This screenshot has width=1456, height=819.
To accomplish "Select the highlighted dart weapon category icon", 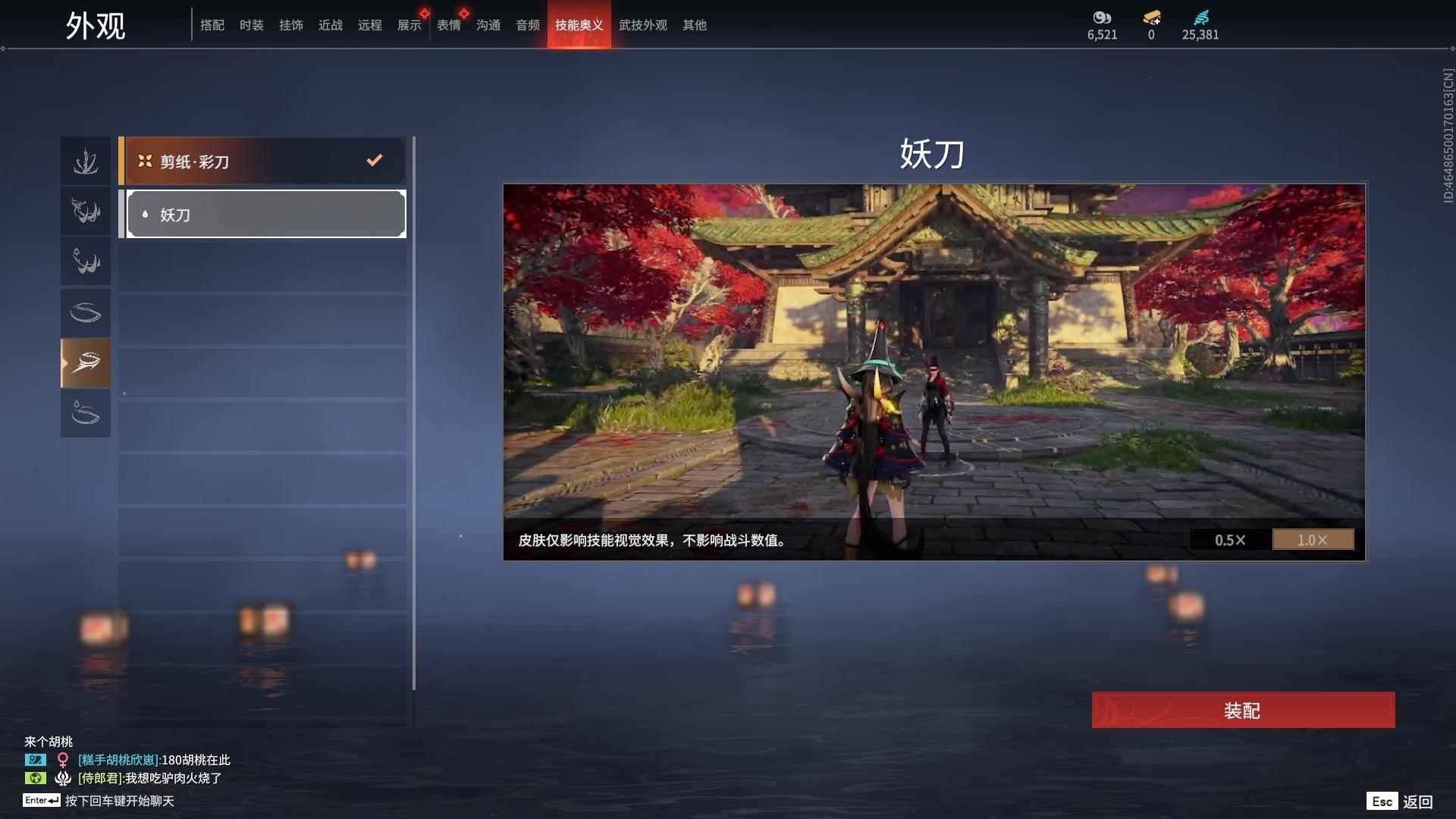I will pyautogui.click(x=85, y=363).
